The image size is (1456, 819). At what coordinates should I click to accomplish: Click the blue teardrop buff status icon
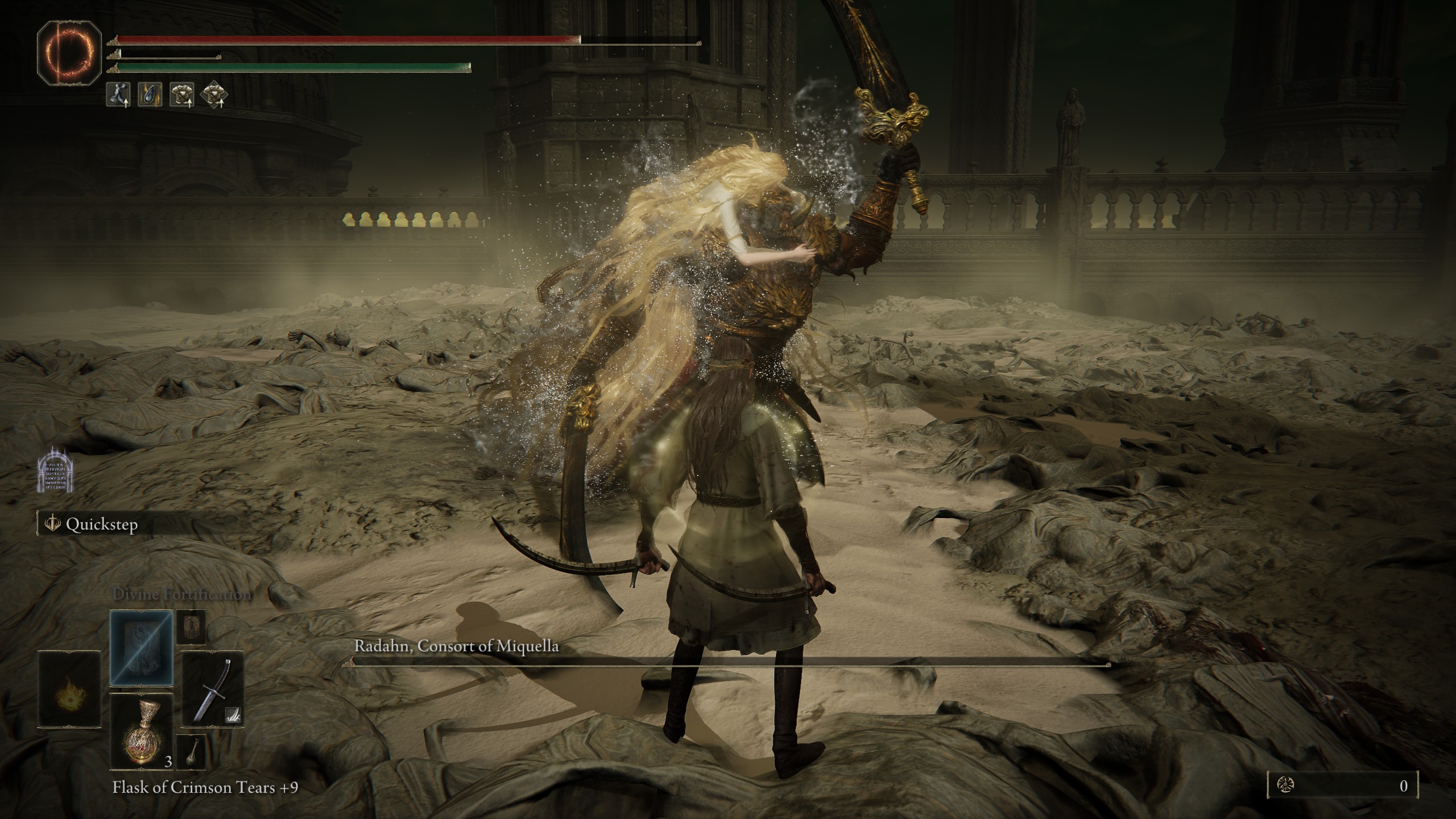(x=150, y=94)
